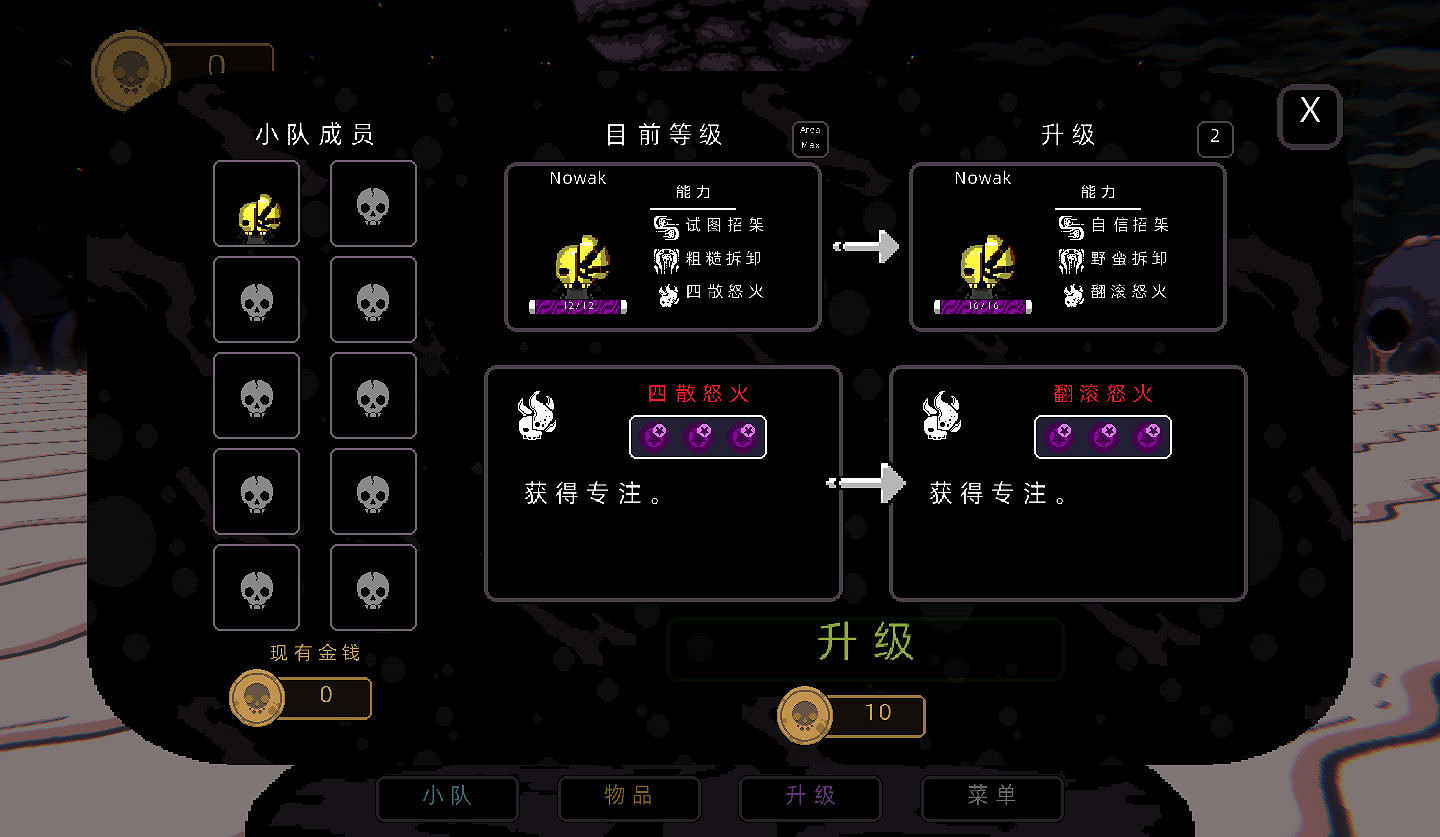Toggle the first focus gem under 四散怒火
The width and height of the screenshot is (1440, 837).
click(655, 437)
